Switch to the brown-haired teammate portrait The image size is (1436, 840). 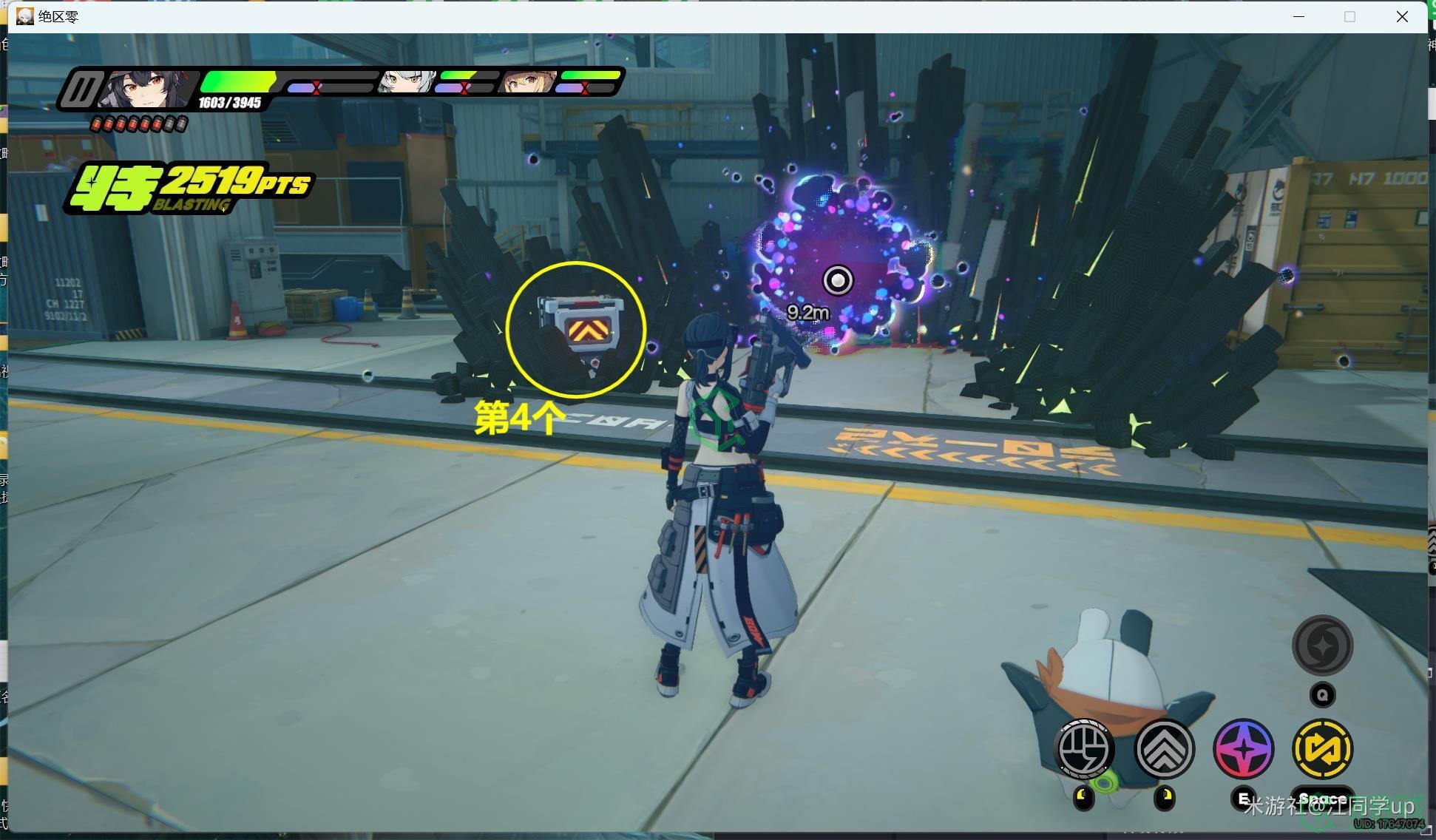click(x=526, y=81)
